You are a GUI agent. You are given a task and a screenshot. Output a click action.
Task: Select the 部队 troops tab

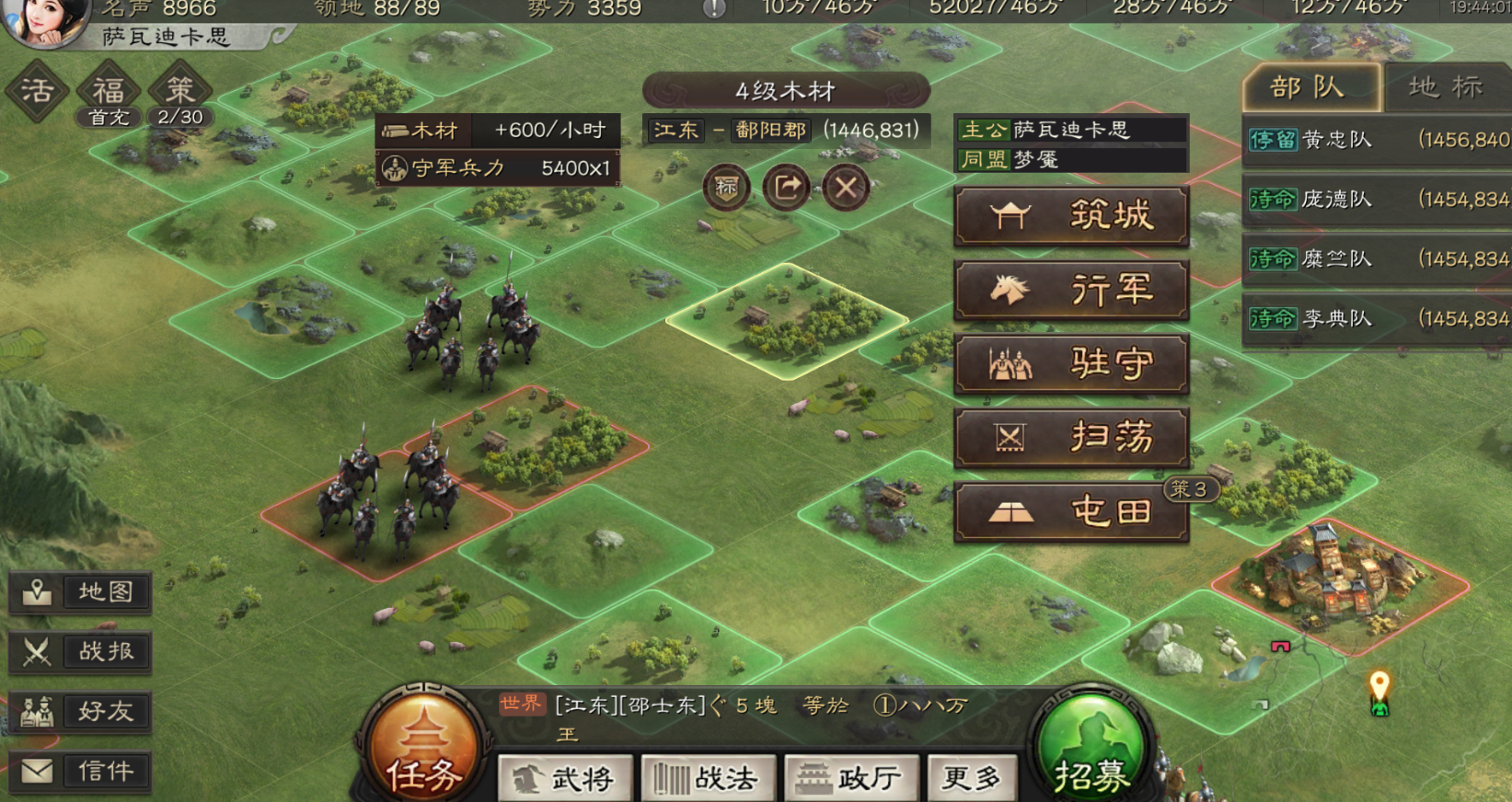[x=1307, y=86]
